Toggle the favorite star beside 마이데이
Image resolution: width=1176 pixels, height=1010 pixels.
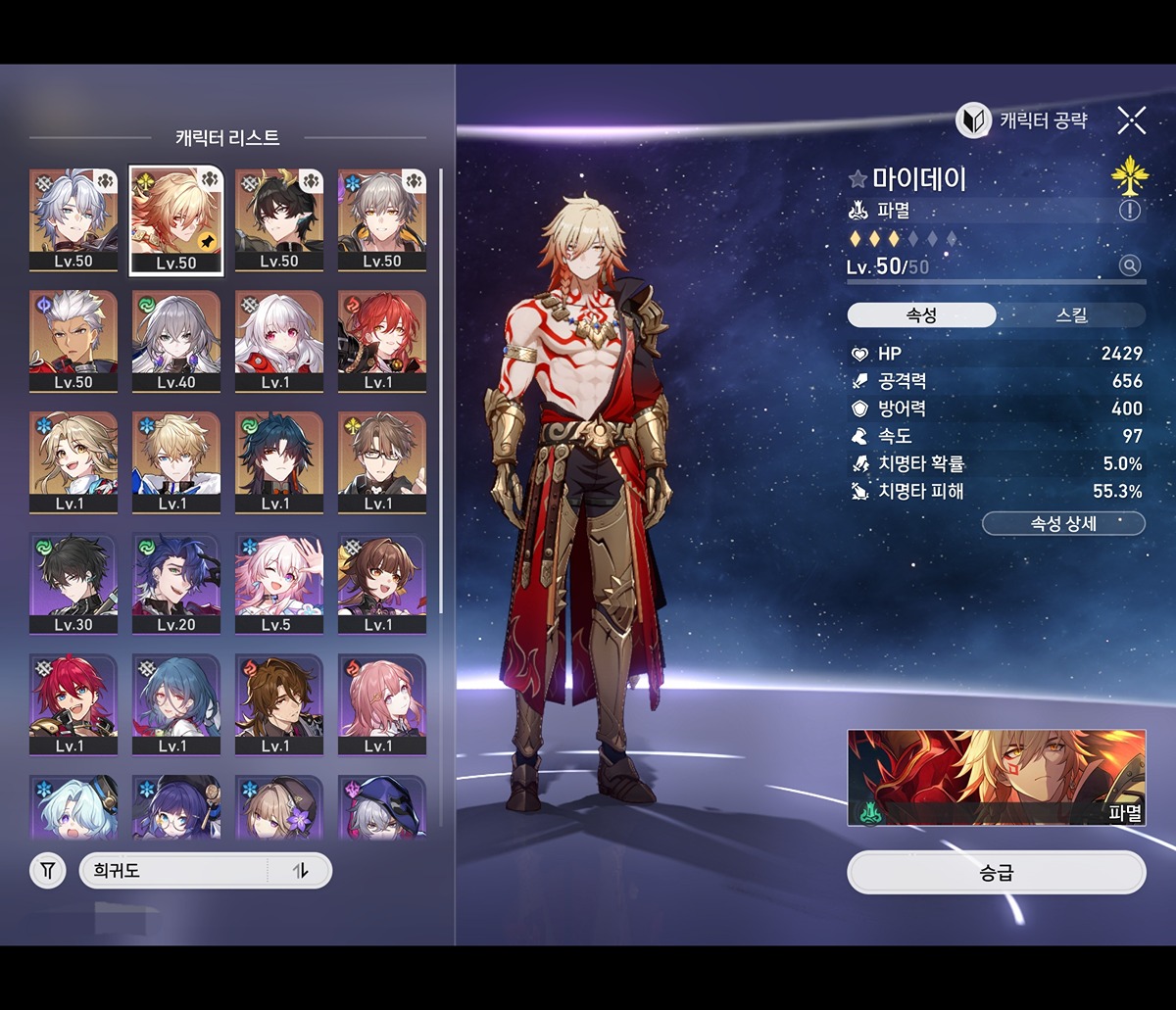pyautogui.click(x=857, y=179)
